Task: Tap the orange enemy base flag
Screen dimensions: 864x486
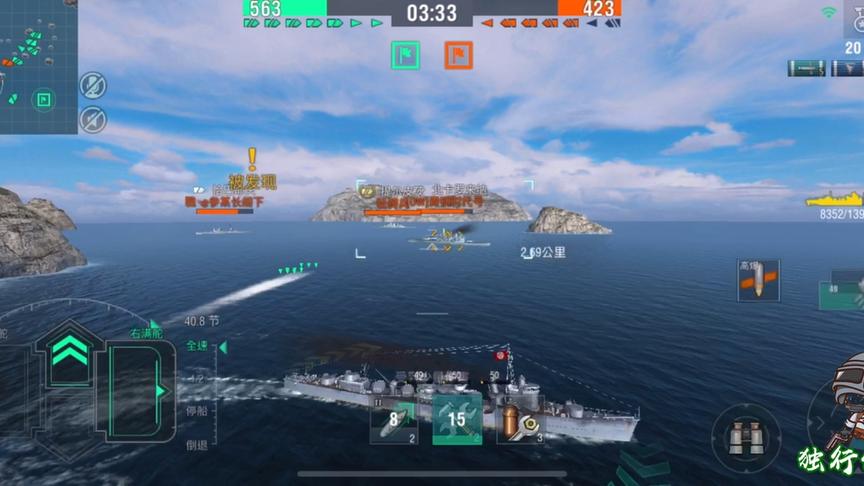Action: point(459,55)
